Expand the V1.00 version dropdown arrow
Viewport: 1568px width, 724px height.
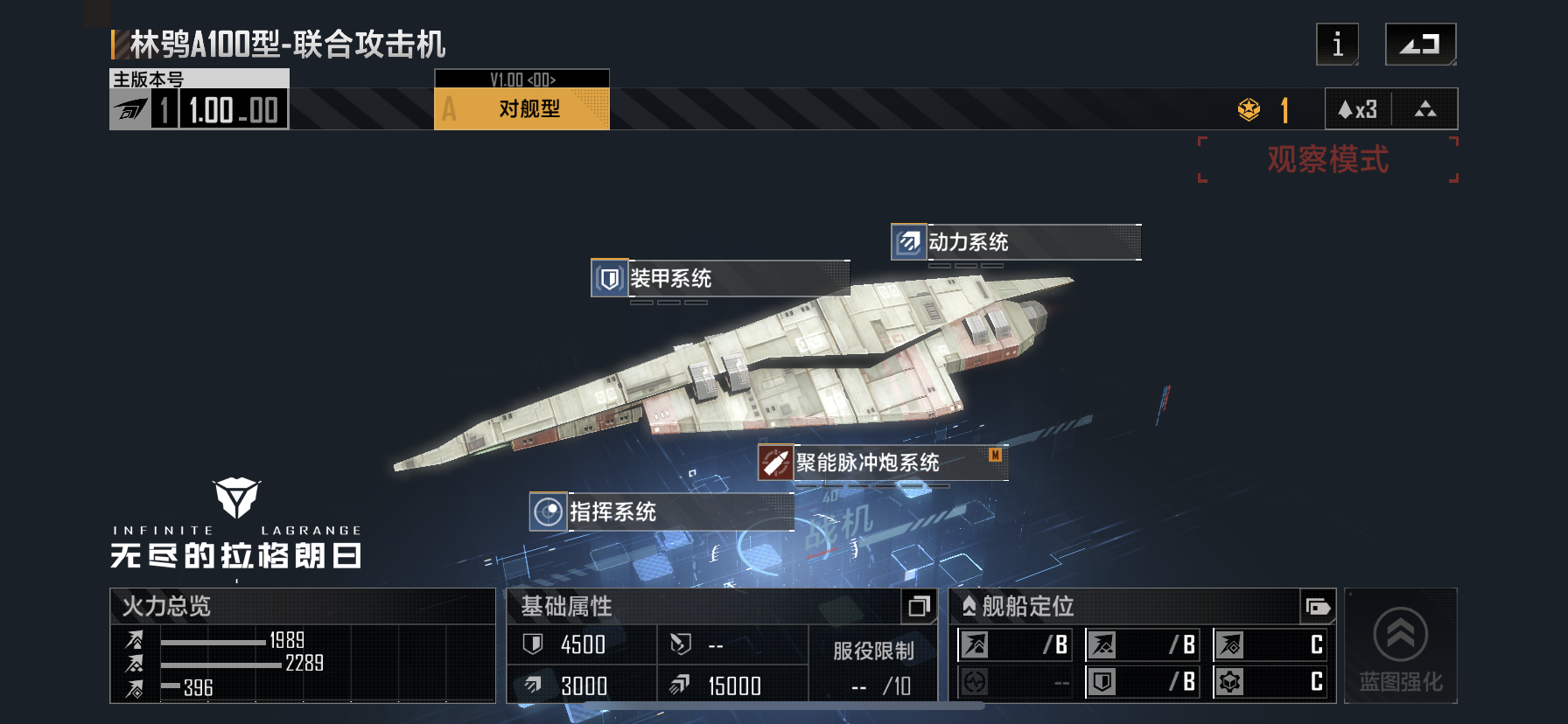click(x=521, y=78)
